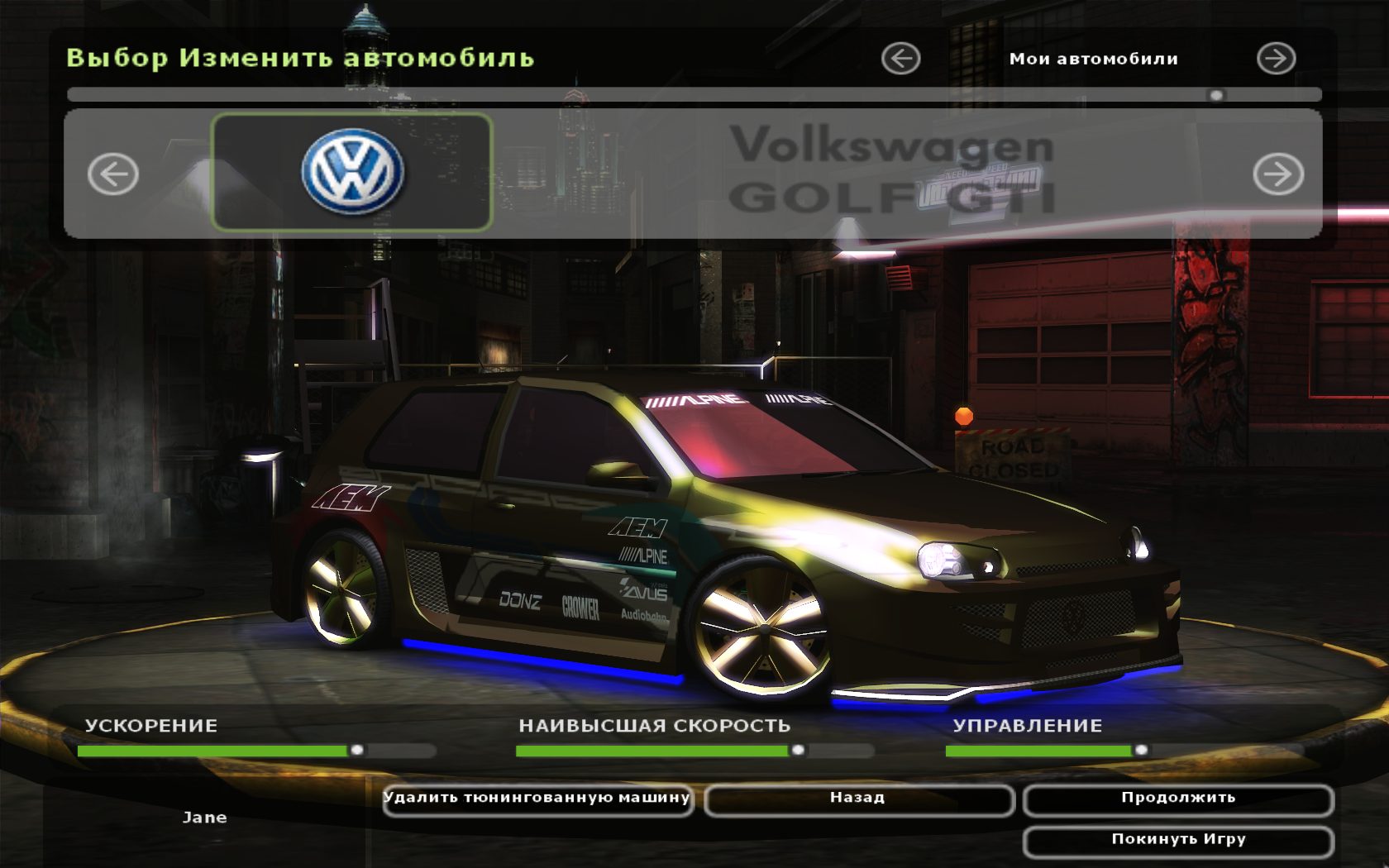Show next car with right carousel arrow

[1278, 174]
